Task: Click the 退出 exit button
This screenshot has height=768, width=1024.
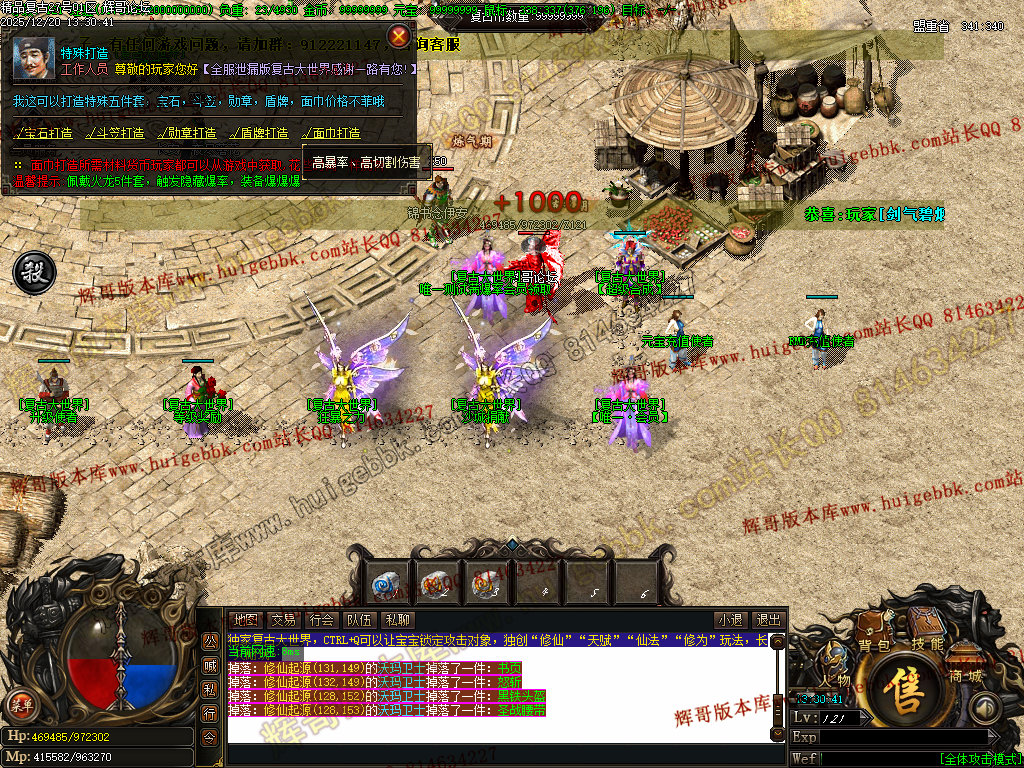Action: pos(768,620)
